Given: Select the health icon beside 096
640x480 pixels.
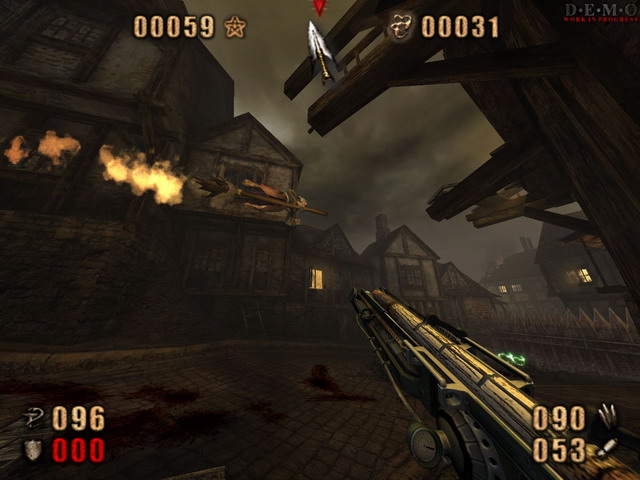Looking at the screenshot, I should pos(35,417).
